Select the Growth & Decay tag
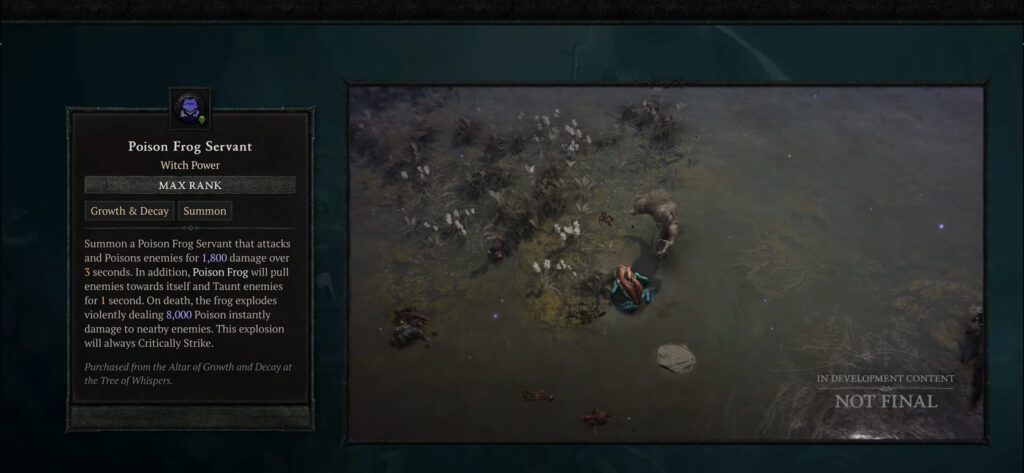The height and width of the screenshot is (473, 1024). point(130,211)
